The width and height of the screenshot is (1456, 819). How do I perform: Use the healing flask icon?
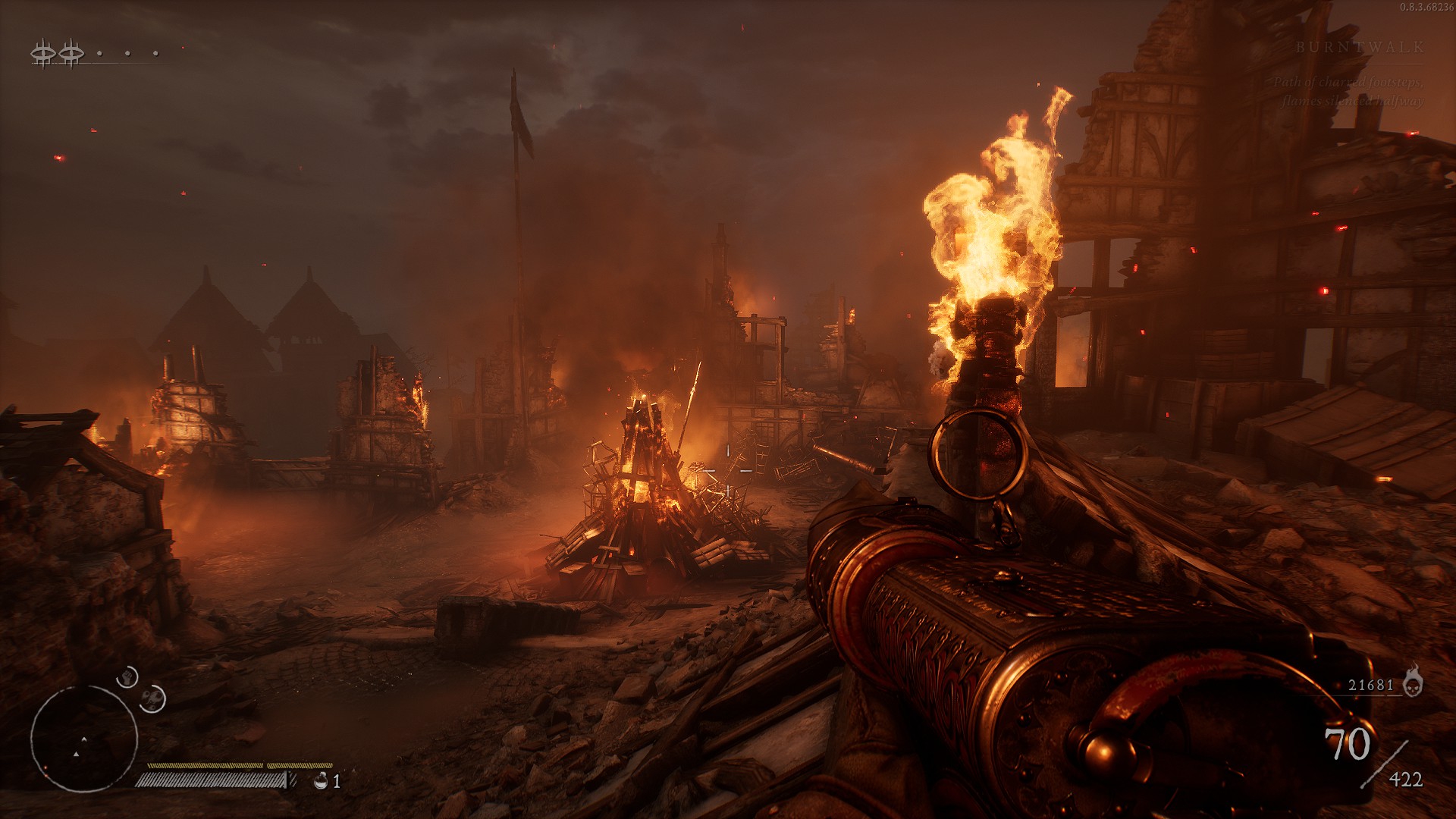click(x=322, y=780)
